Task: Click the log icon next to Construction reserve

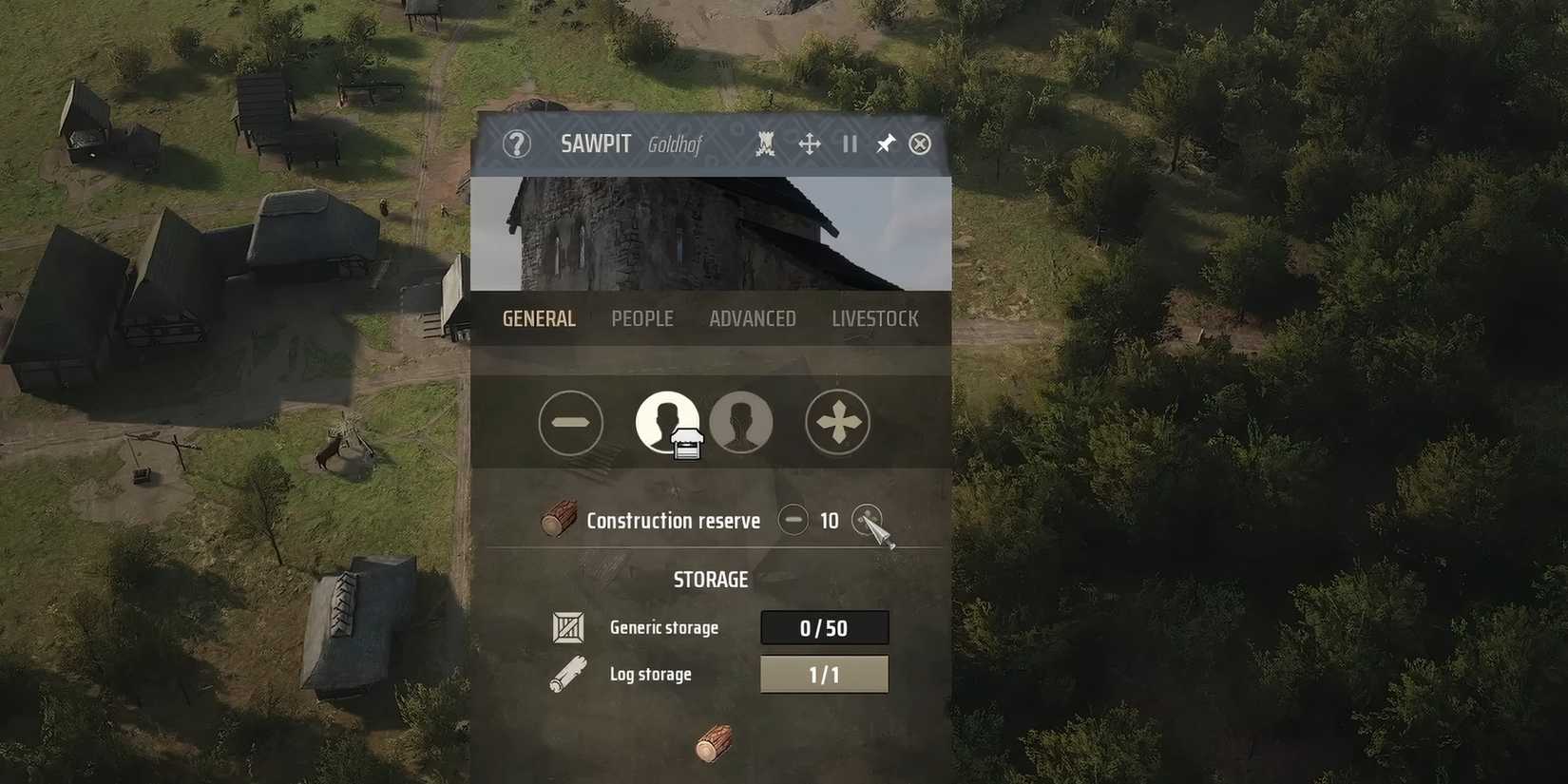Action: (x=559, y=519)
